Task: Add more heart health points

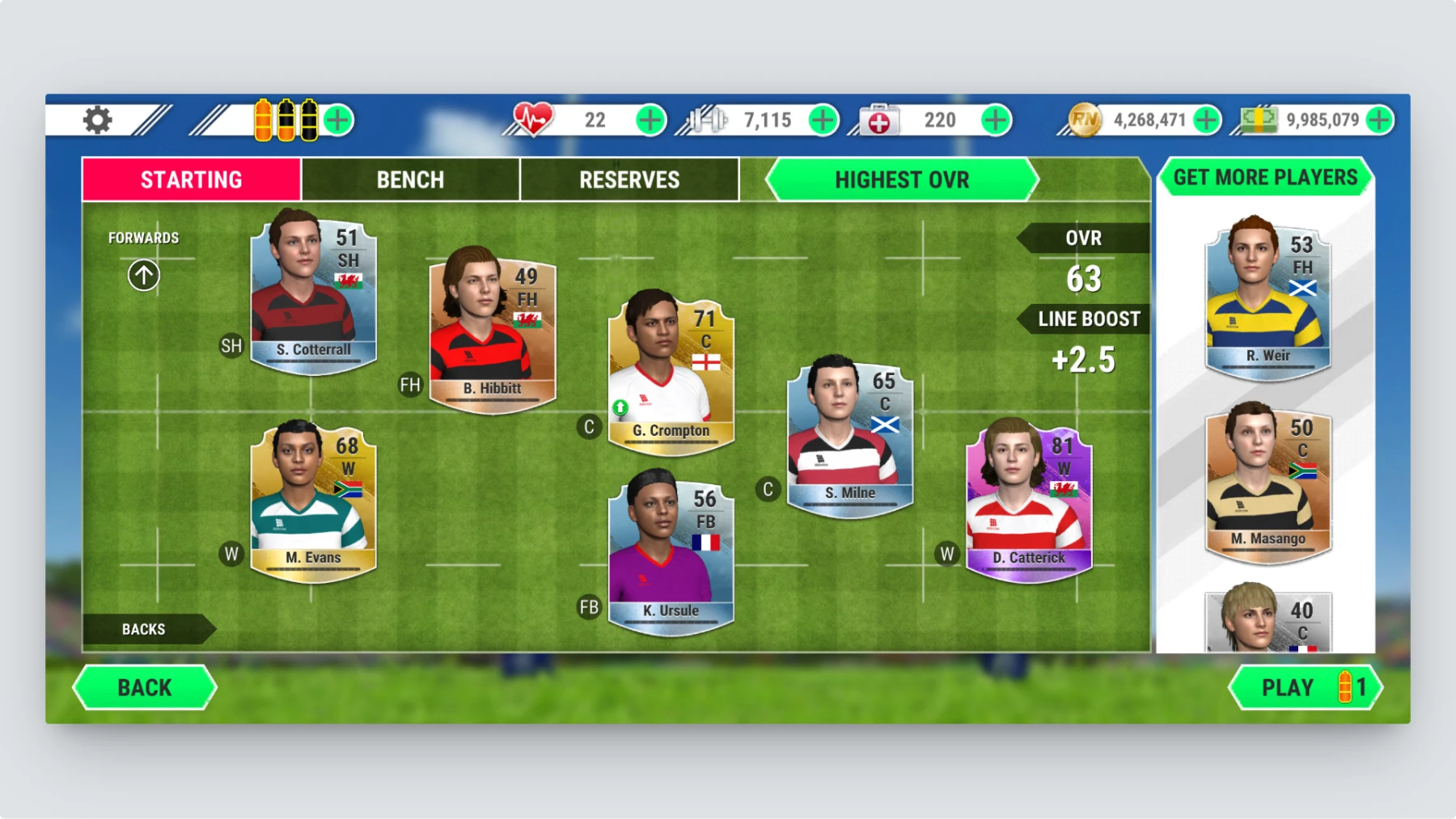Action: (x=650, y=120)
